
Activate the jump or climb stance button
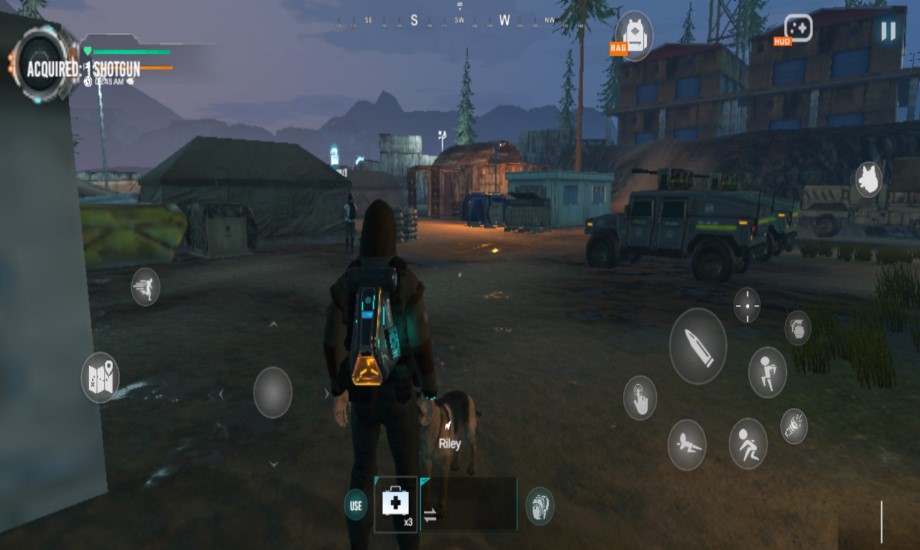pos(767,372)
